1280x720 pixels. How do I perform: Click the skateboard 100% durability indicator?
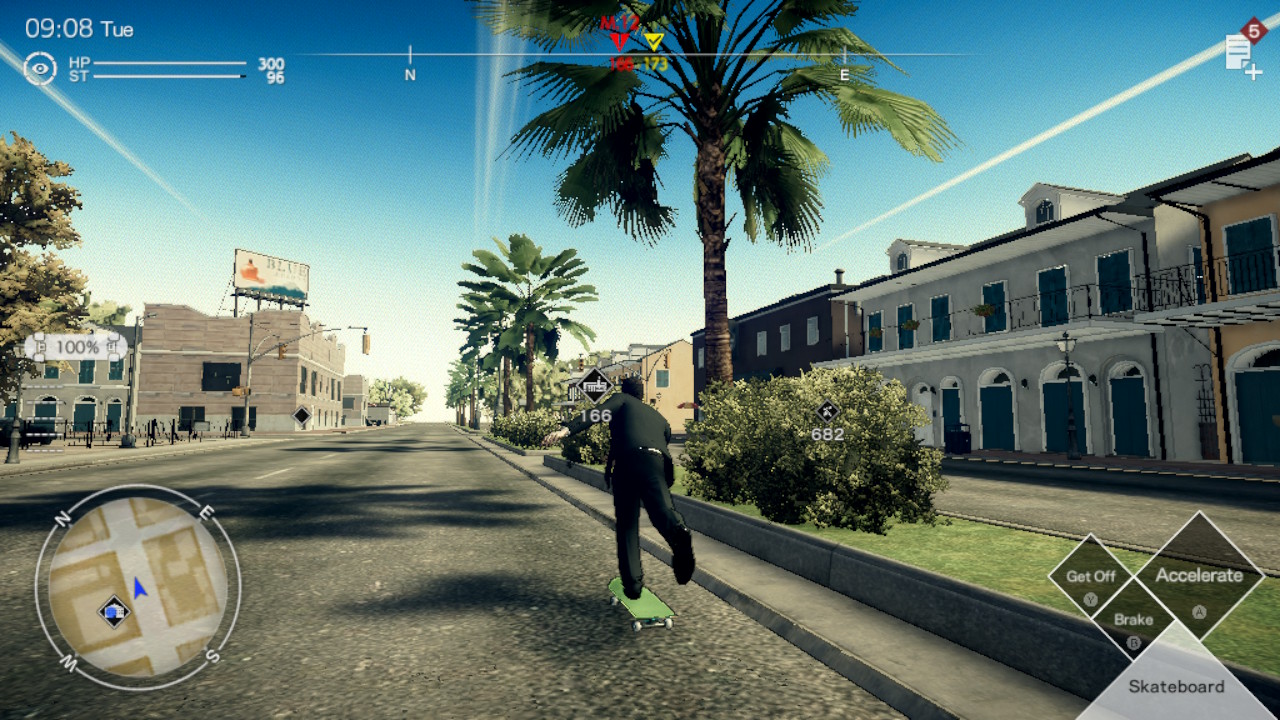pos(76,347)
